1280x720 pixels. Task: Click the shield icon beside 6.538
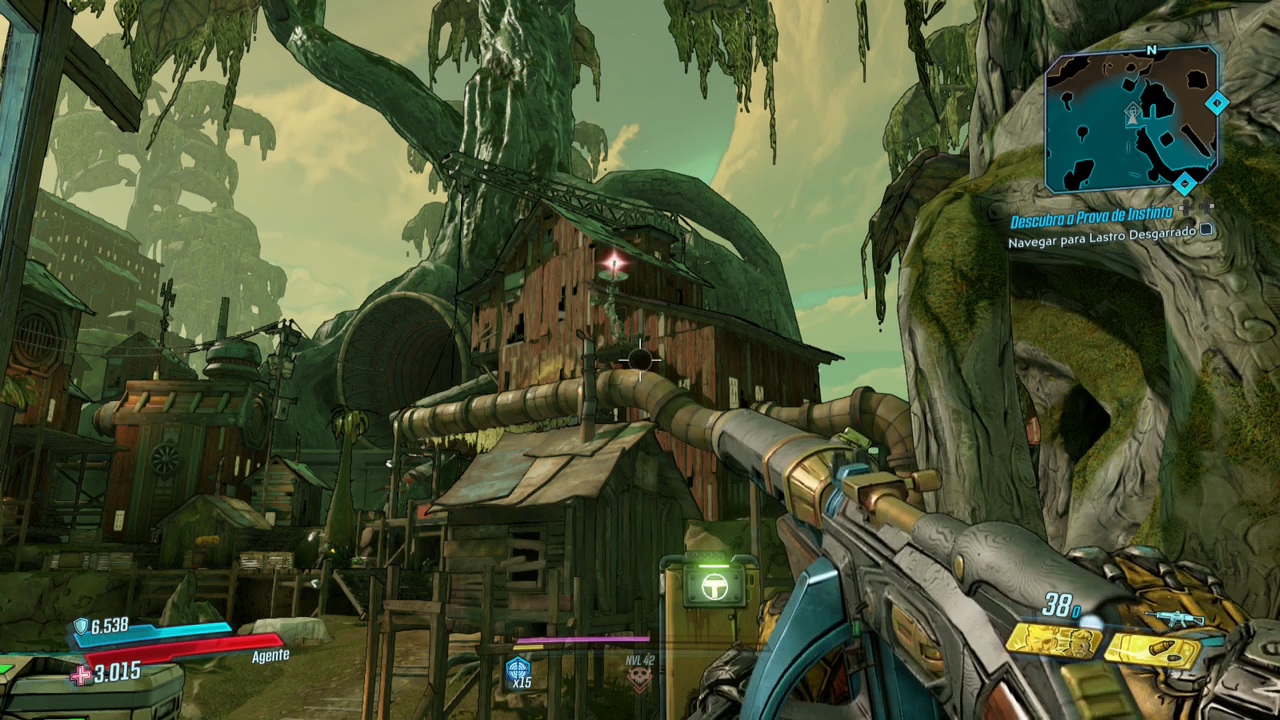(x=80, y=627)
